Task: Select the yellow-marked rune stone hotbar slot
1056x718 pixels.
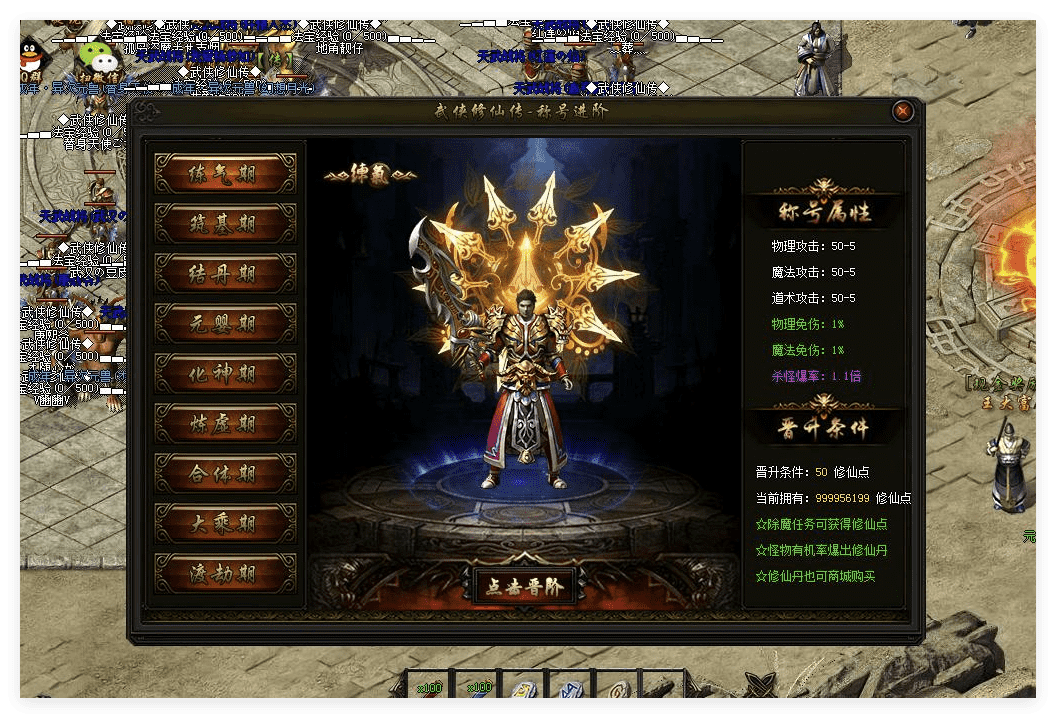Action: [524, 689]
